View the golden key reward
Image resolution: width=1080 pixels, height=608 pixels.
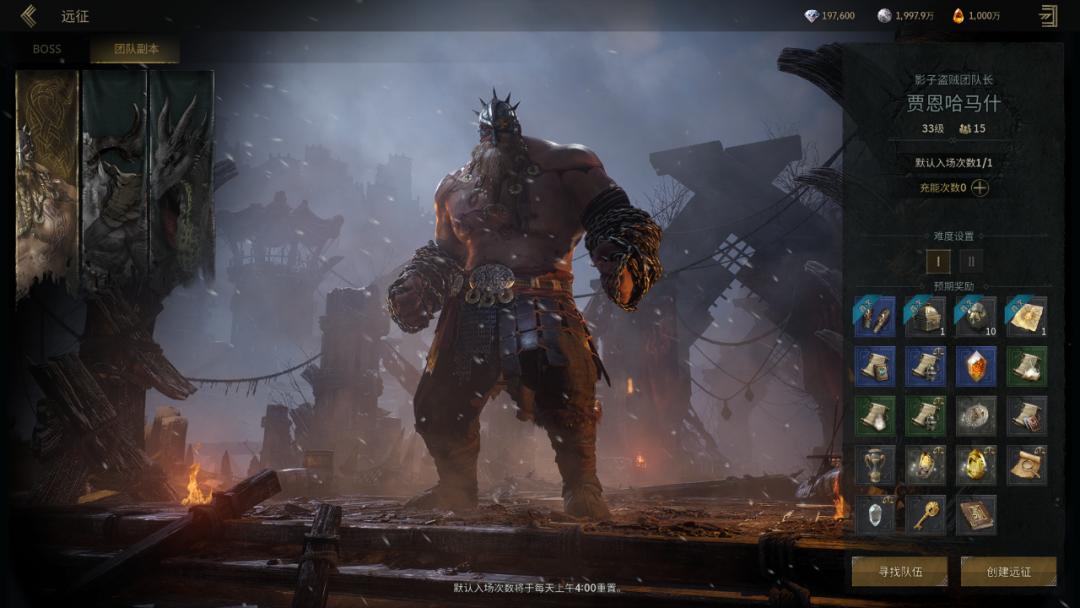point(925,515)
